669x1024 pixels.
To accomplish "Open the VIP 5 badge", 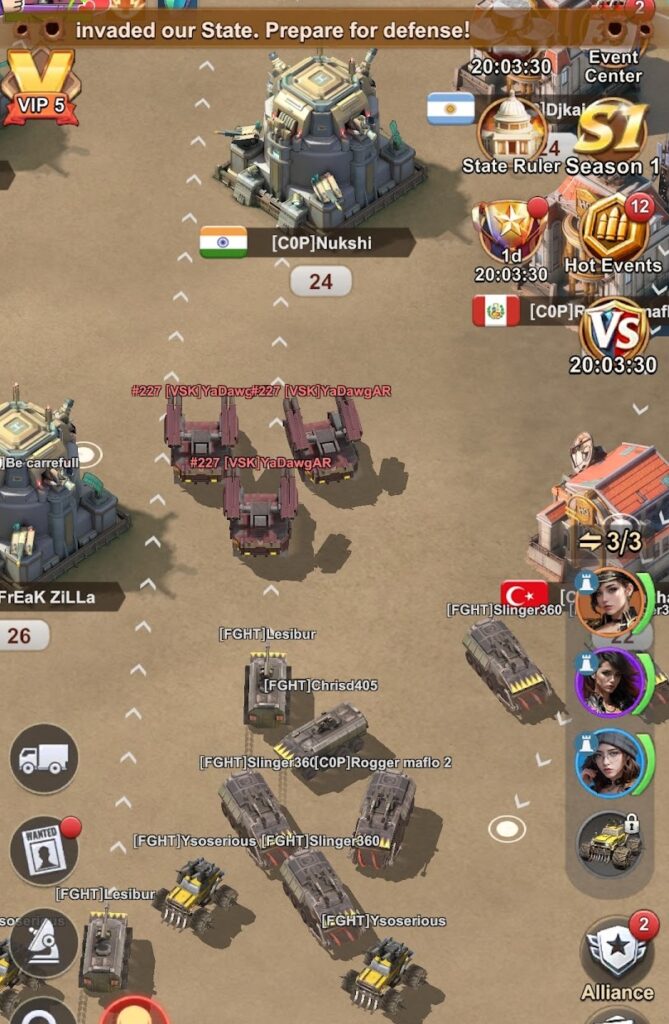I will tap(40, 88).
